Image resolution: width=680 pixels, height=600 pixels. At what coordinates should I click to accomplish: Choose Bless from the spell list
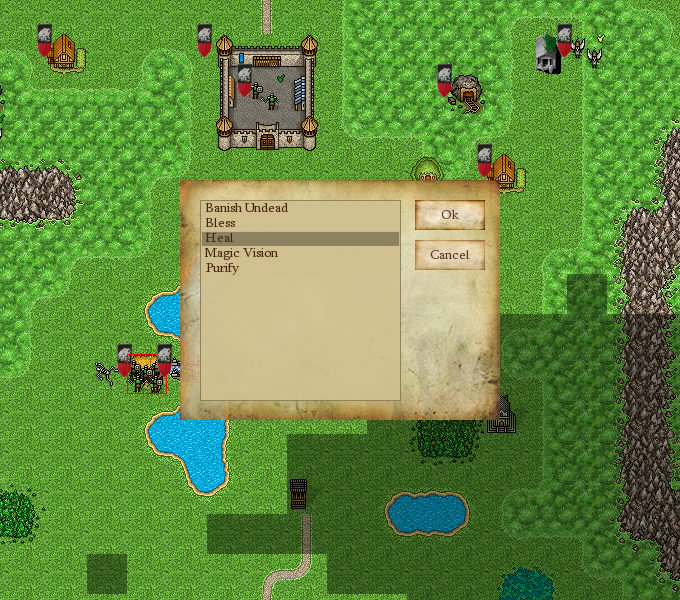(220, 223)
